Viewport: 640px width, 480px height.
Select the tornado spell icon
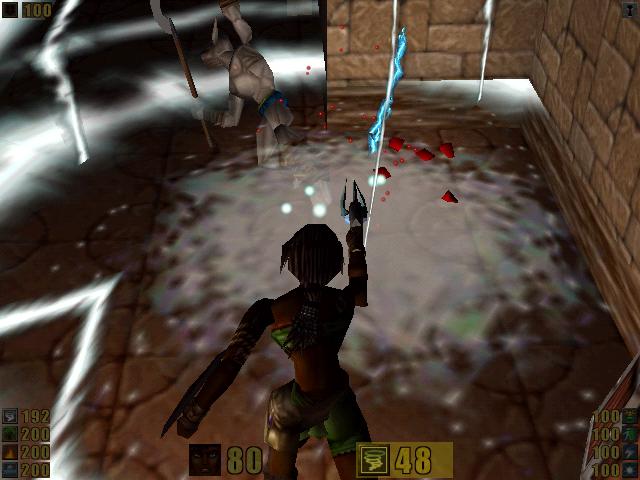pyautogui.click(x=371, y=460)
